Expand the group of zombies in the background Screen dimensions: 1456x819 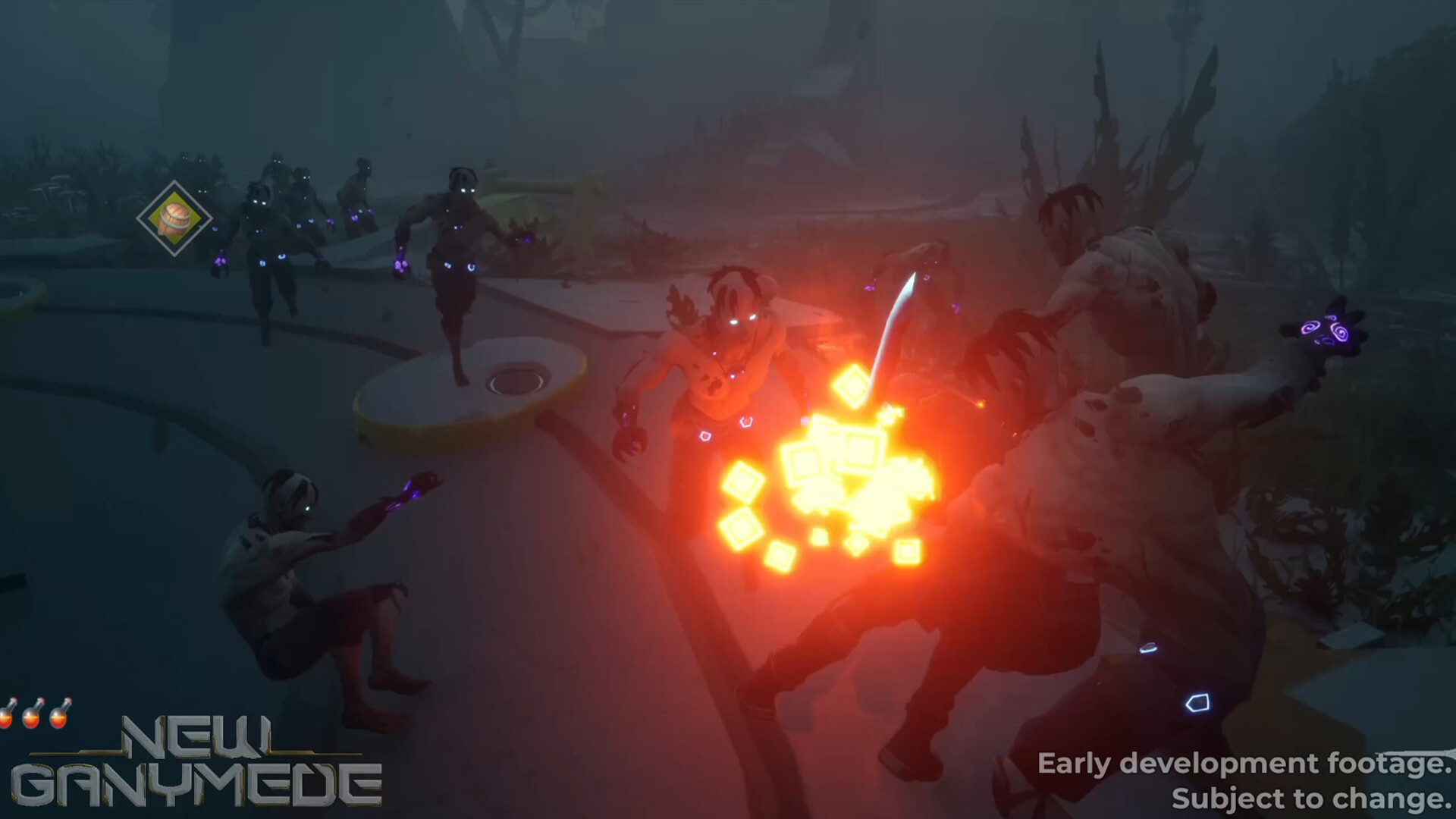pos(288,227)
